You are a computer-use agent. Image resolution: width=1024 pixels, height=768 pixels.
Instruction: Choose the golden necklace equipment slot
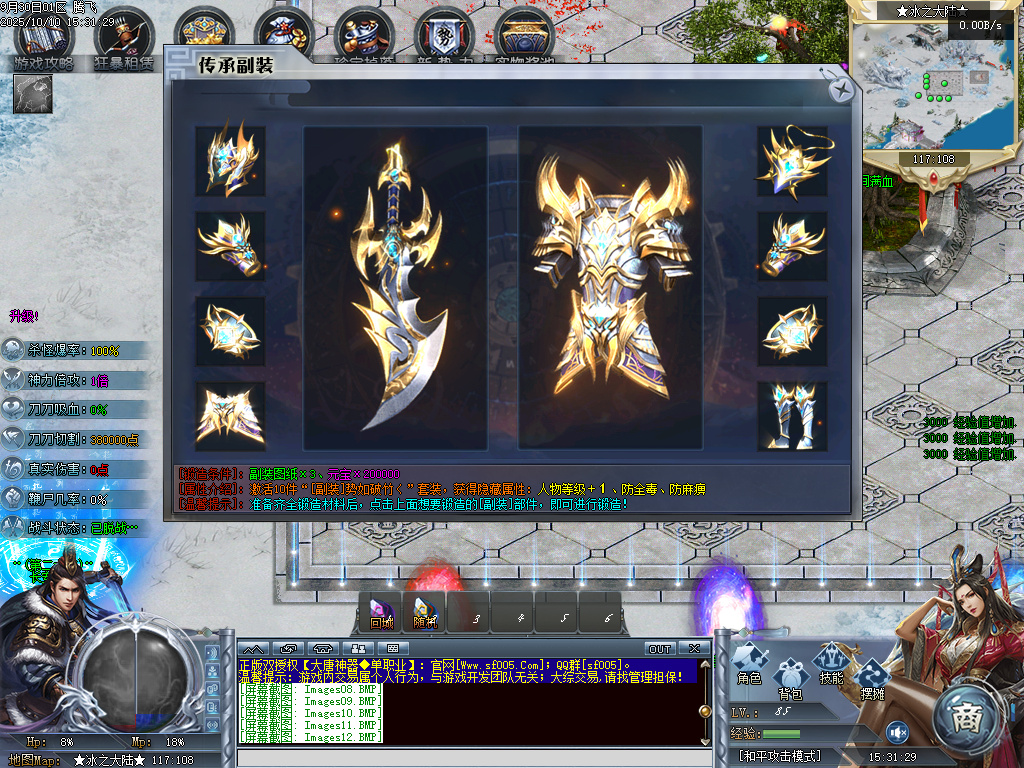click(x=792, y=161)
